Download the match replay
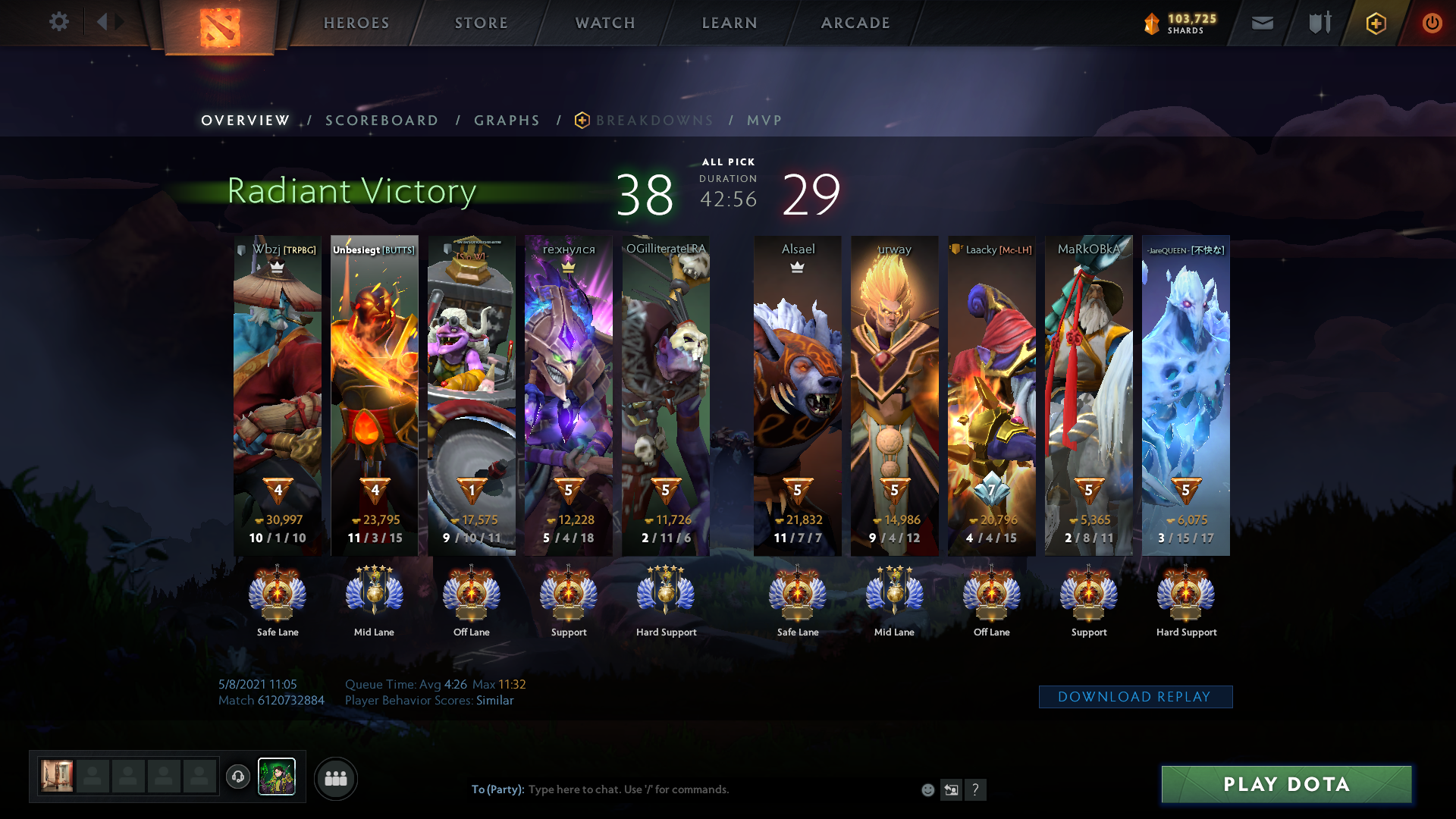This screenshot has width=1456, height=819. [1135, 697]
